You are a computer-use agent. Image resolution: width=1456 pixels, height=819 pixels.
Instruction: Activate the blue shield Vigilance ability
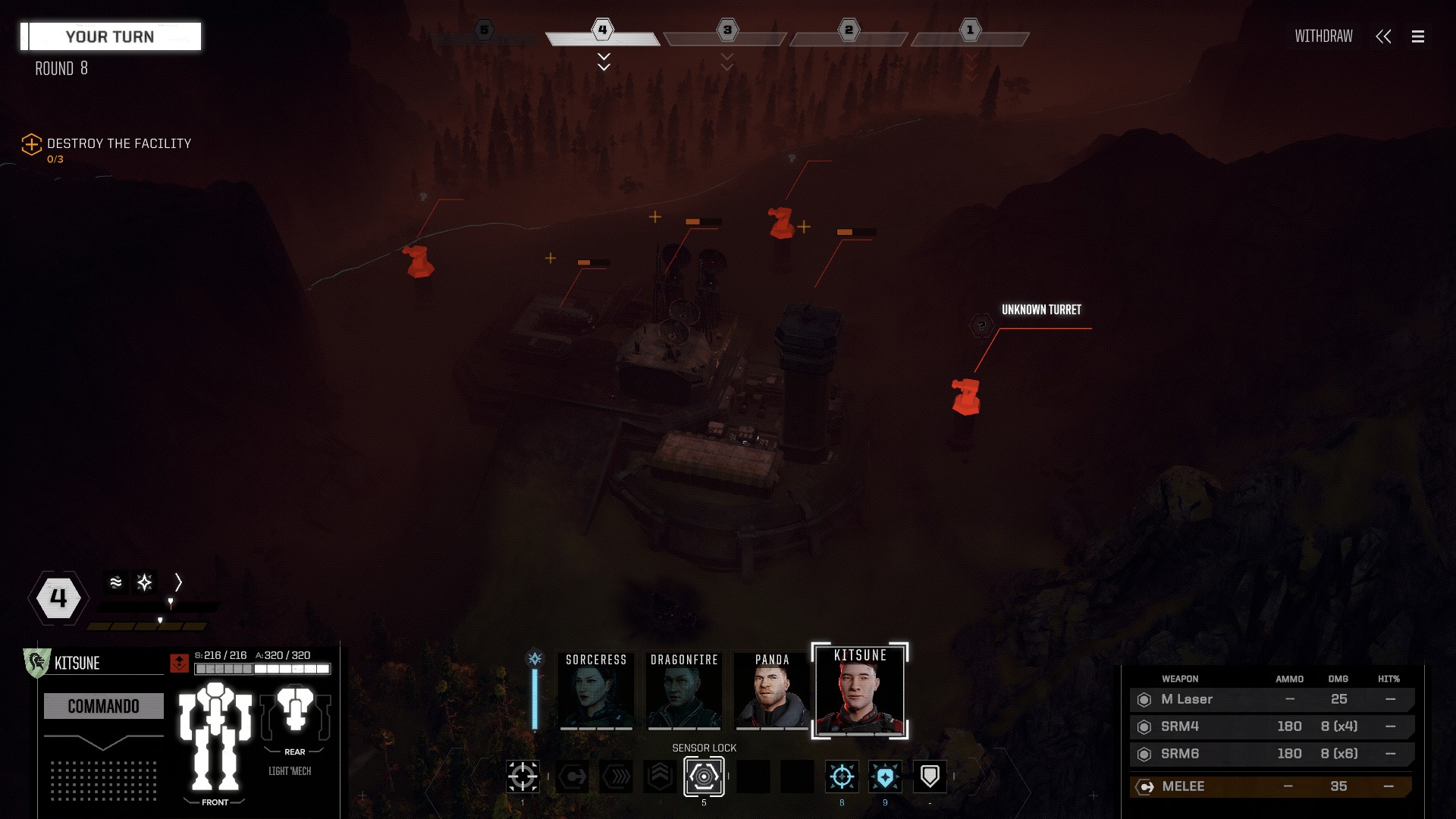[885, 777]
